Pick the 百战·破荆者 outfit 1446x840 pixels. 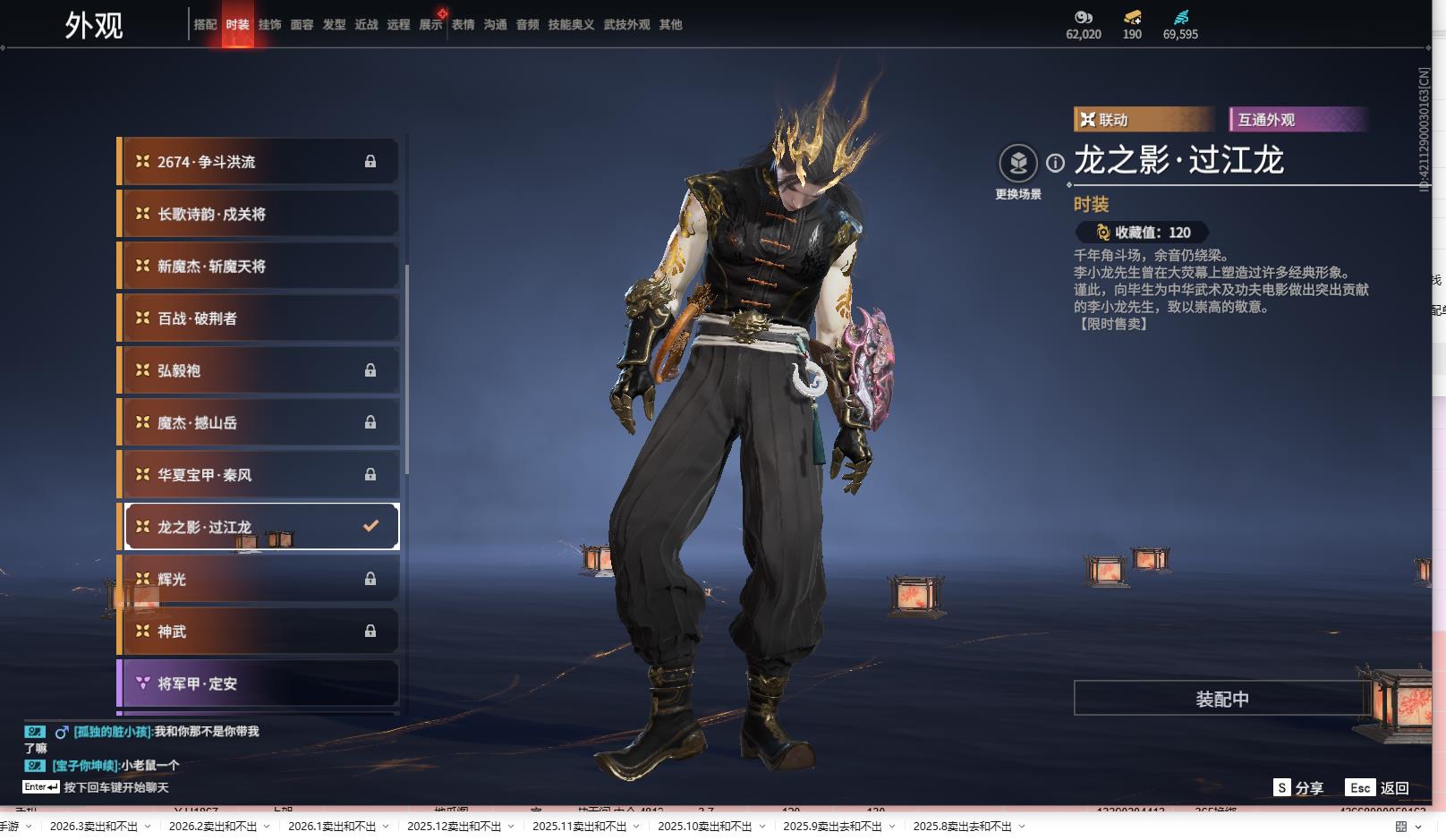click(258, 318)
